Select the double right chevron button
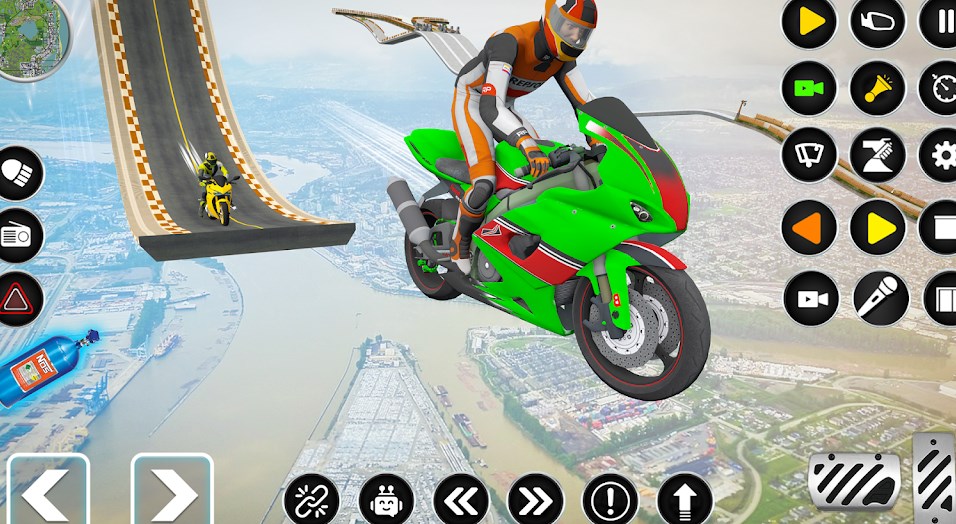The image size is (956, 524). click(x=535, y=499)
